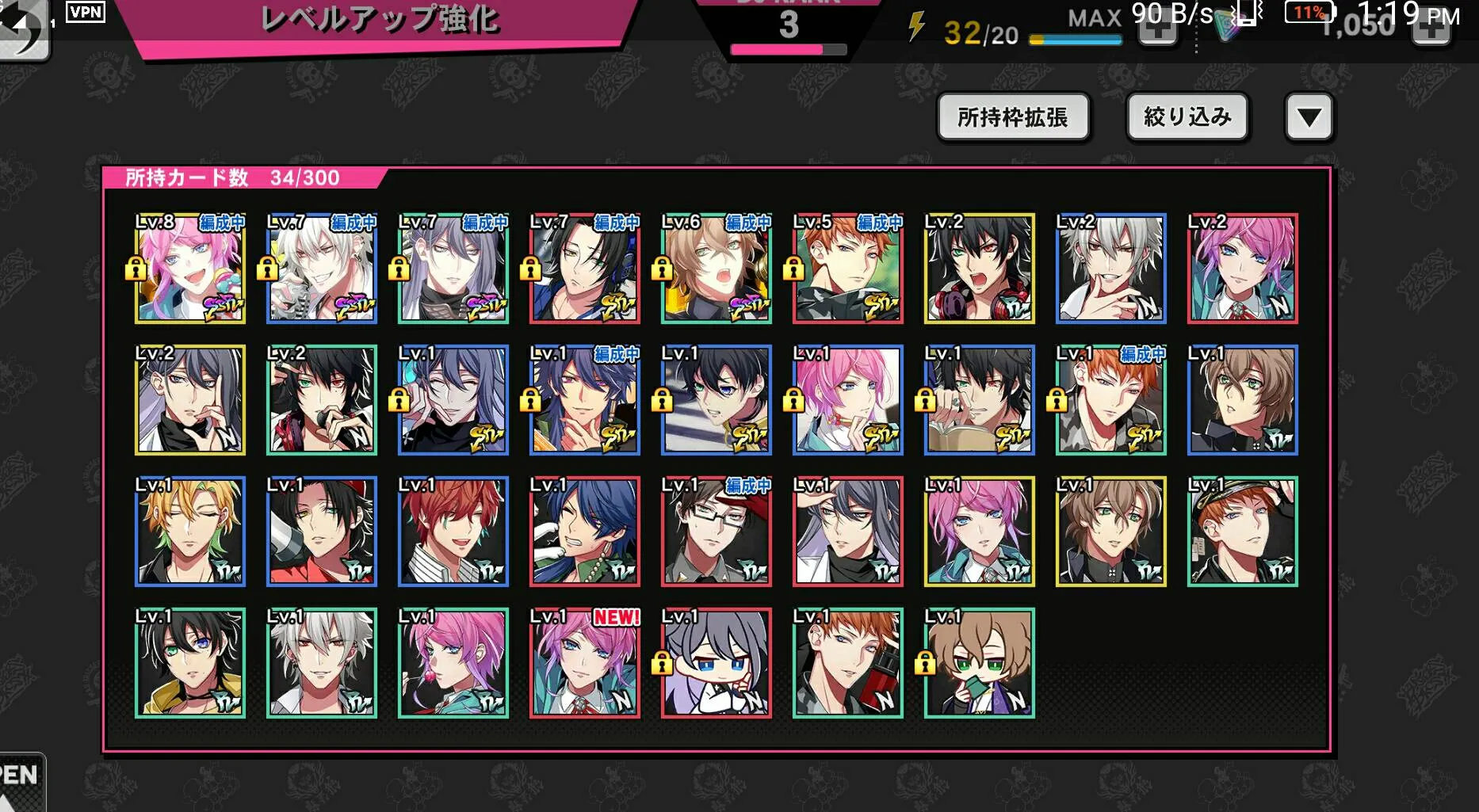
Task: Open the sort order dropdown arrow
Action: 1309,117
